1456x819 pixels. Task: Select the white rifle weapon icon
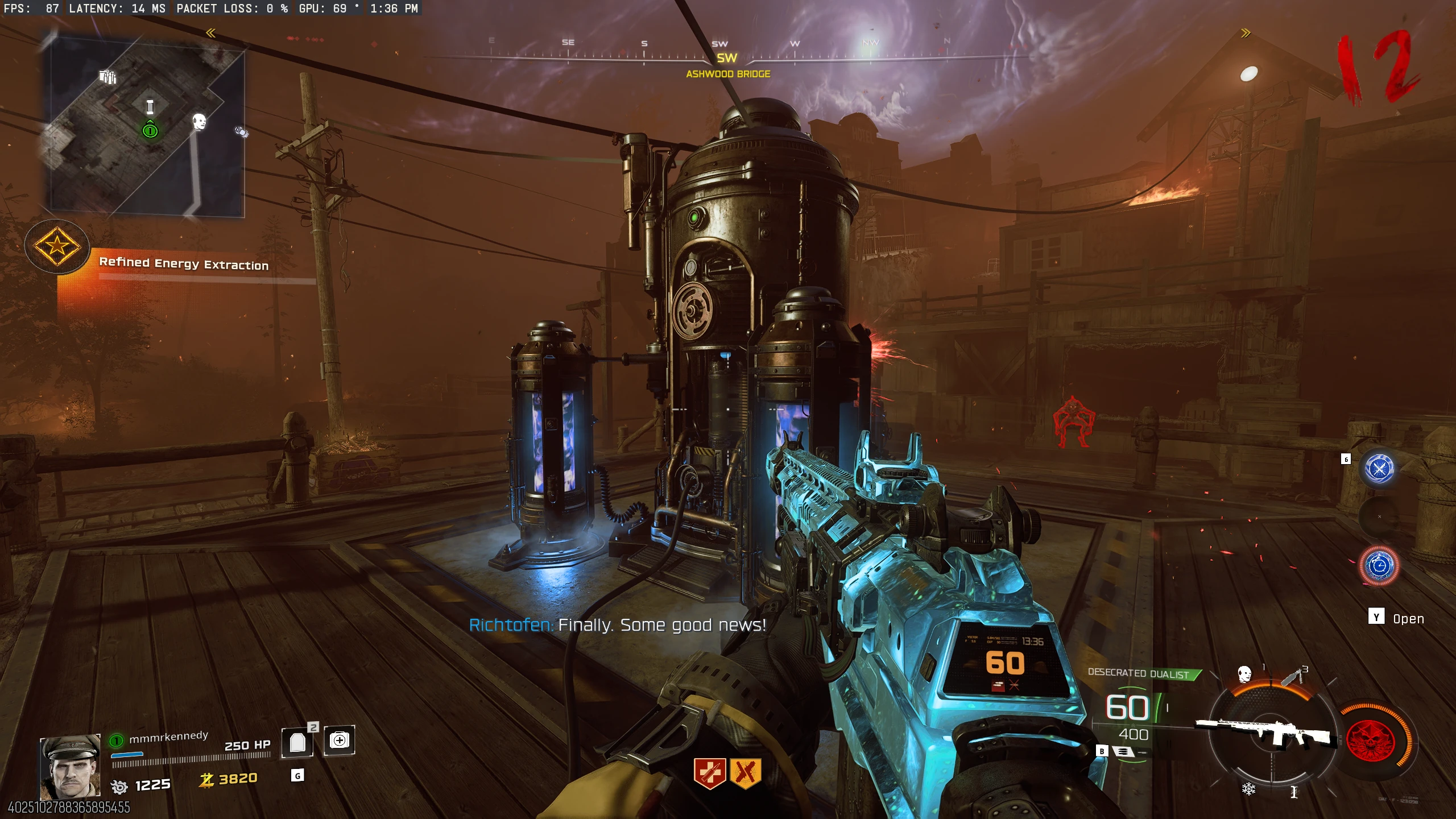[x=1266, y=733]
